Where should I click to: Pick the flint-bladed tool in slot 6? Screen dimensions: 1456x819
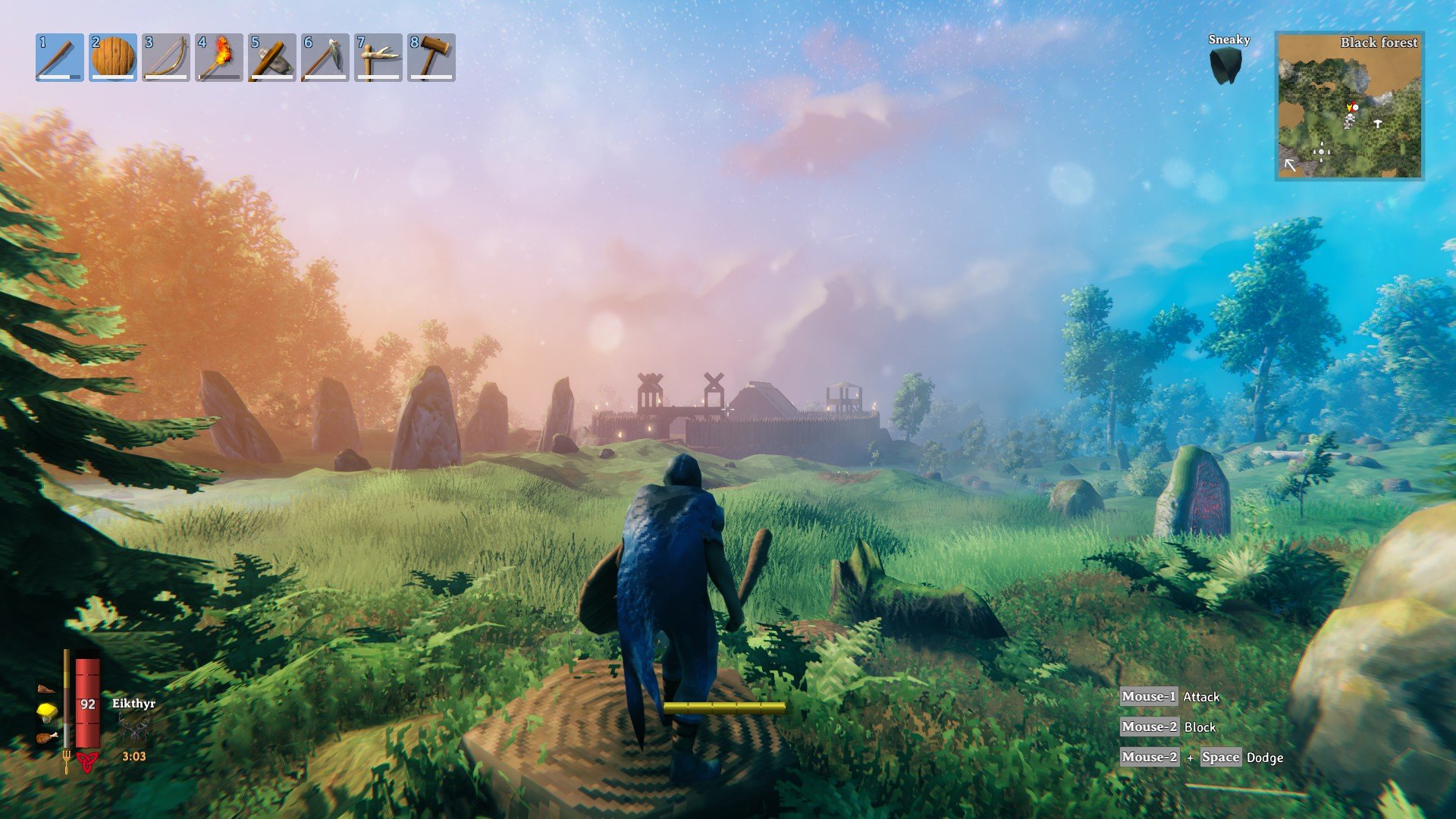pos(325,58)
